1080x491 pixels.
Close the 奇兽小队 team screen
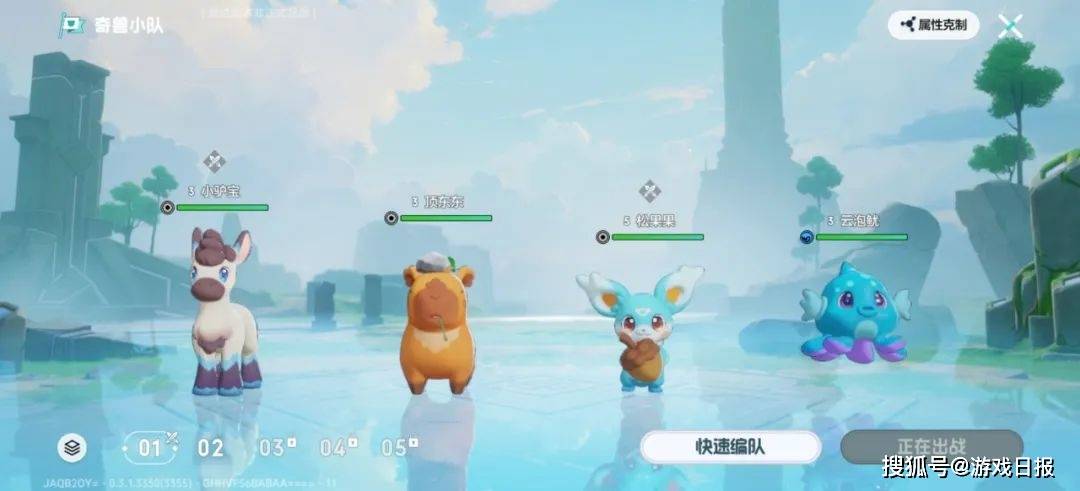click(1010, 26)
